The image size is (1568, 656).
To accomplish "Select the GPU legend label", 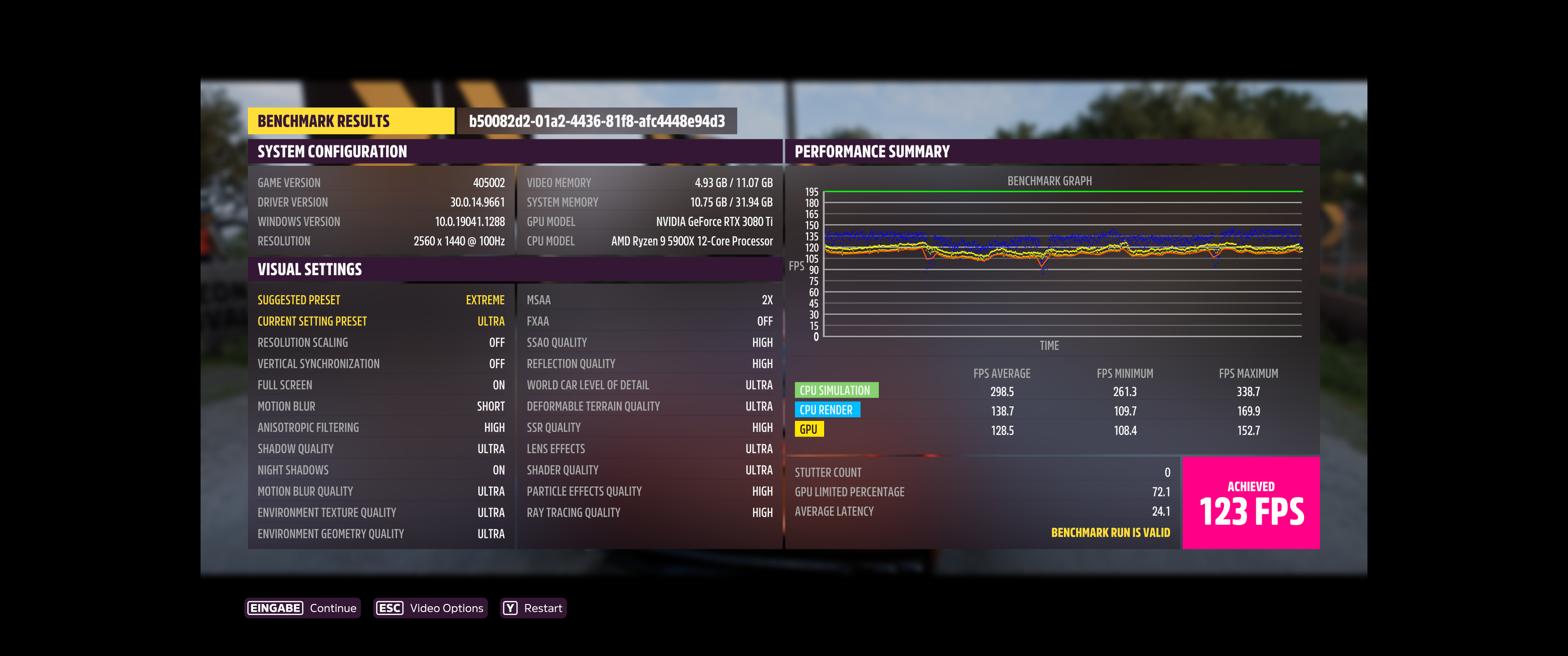I will coord(810,430).
